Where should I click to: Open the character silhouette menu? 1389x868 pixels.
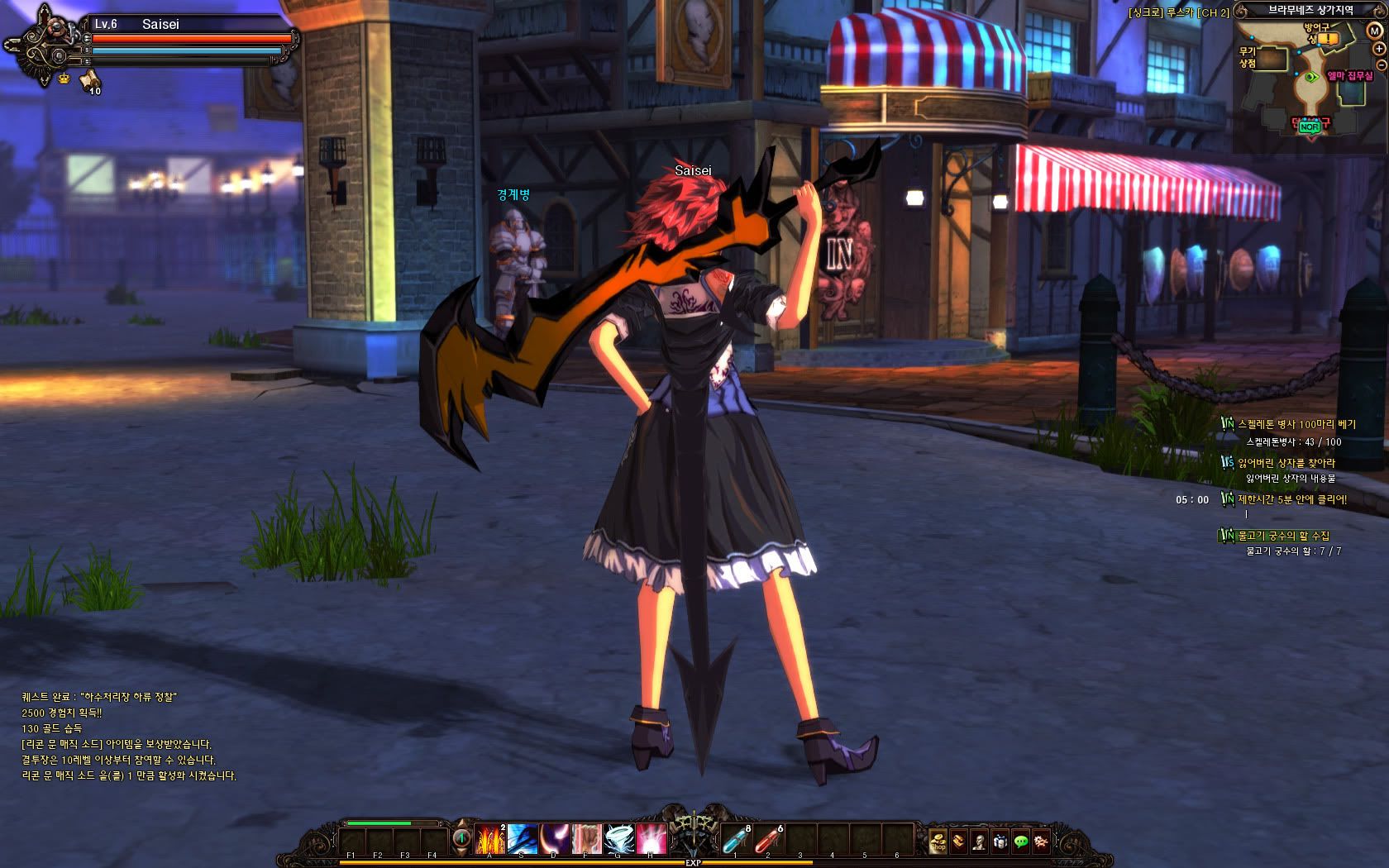pyautogui.click(x=979, y=842)
